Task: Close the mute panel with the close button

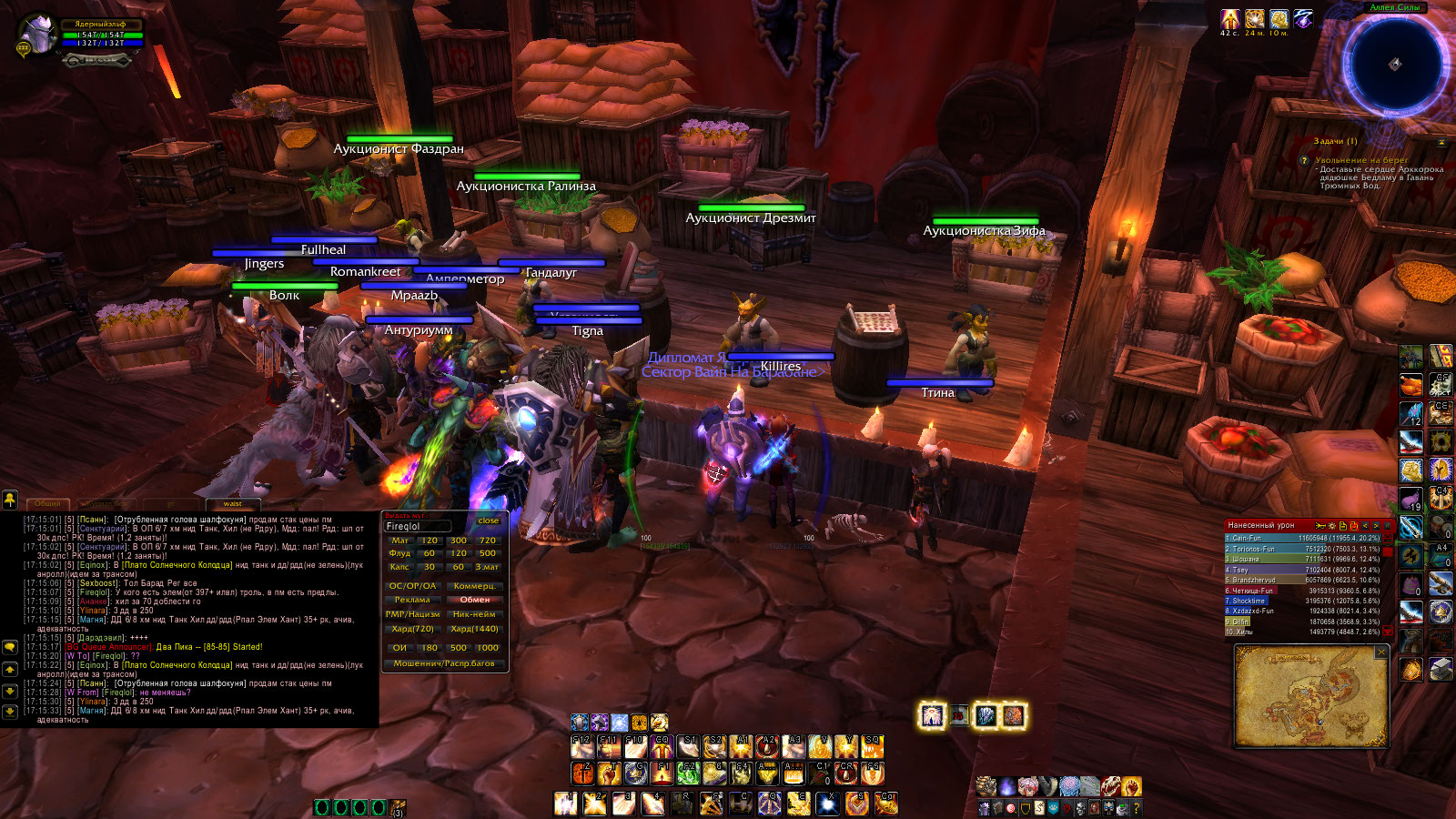Action: (x=488, y=521)
